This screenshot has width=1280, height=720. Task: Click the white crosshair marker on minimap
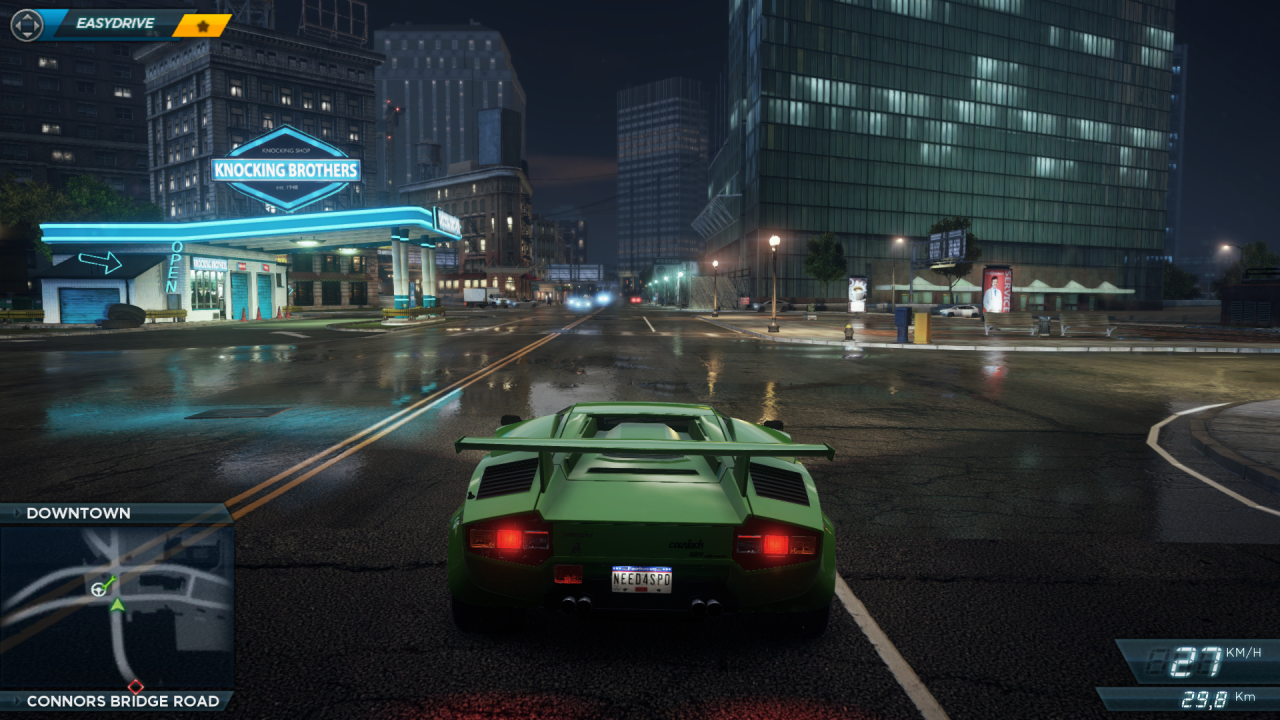pos(99,589)
